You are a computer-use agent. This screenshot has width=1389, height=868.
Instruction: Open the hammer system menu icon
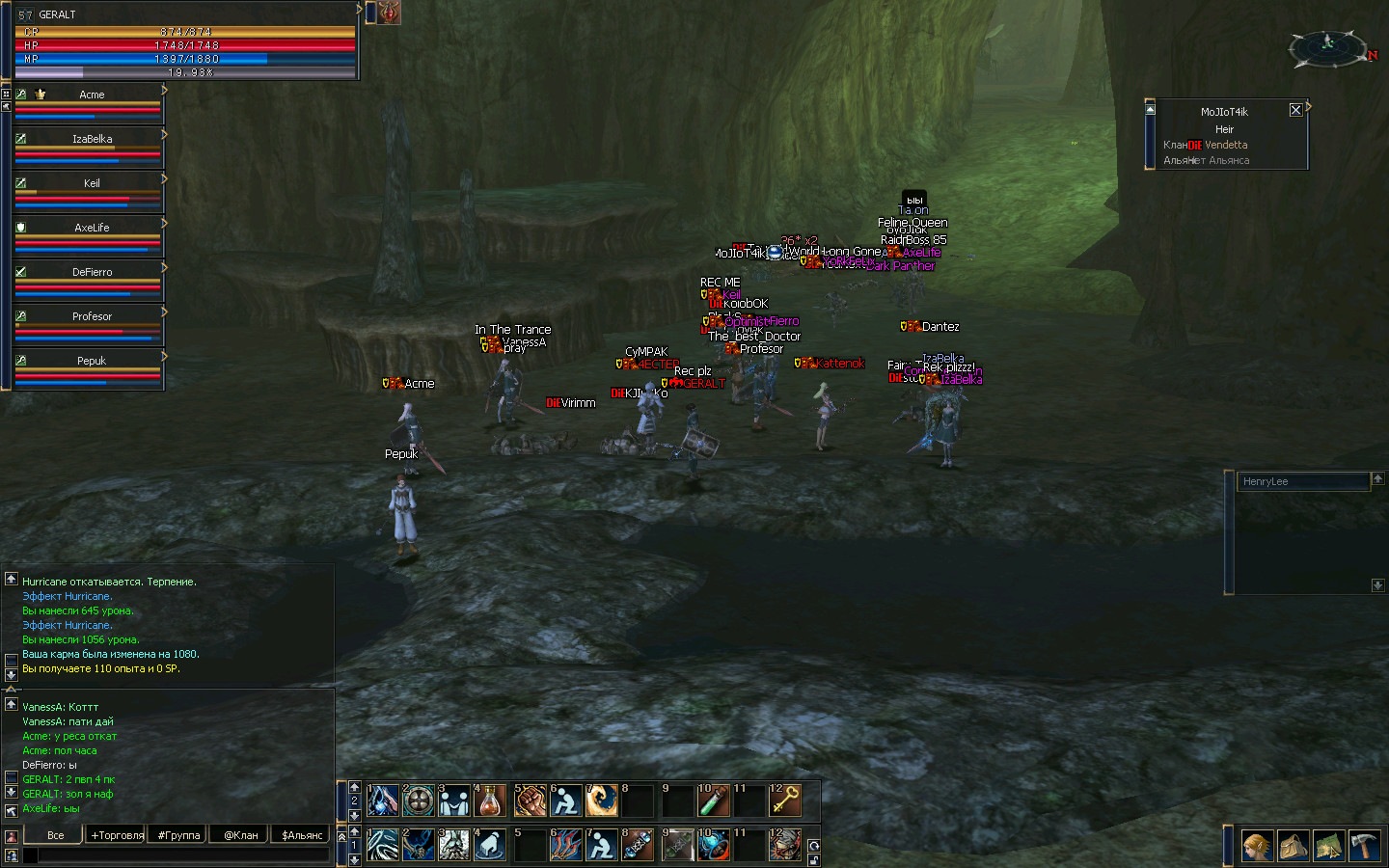1365,846
